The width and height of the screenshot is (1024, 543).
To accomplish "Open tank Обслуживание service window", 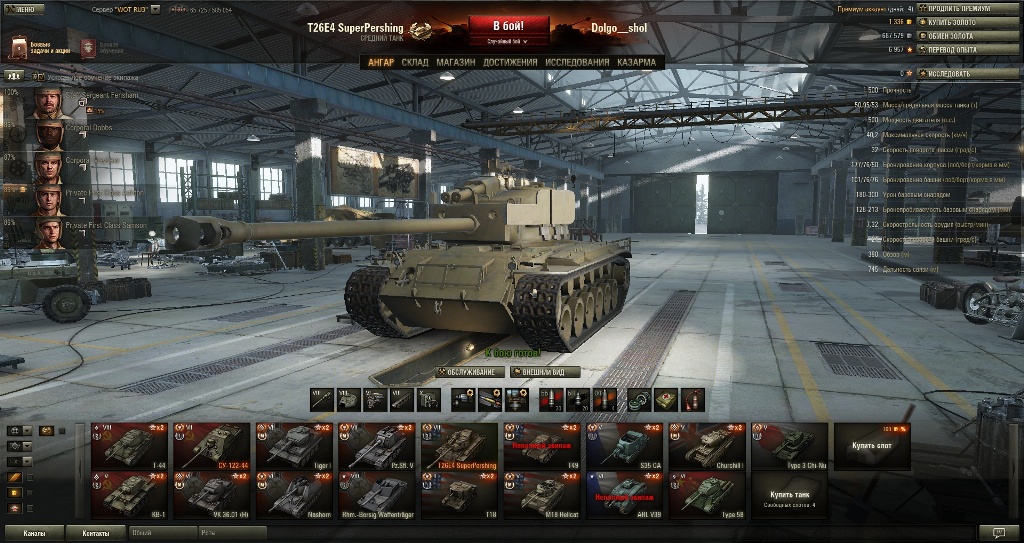I will pos(466,372).
